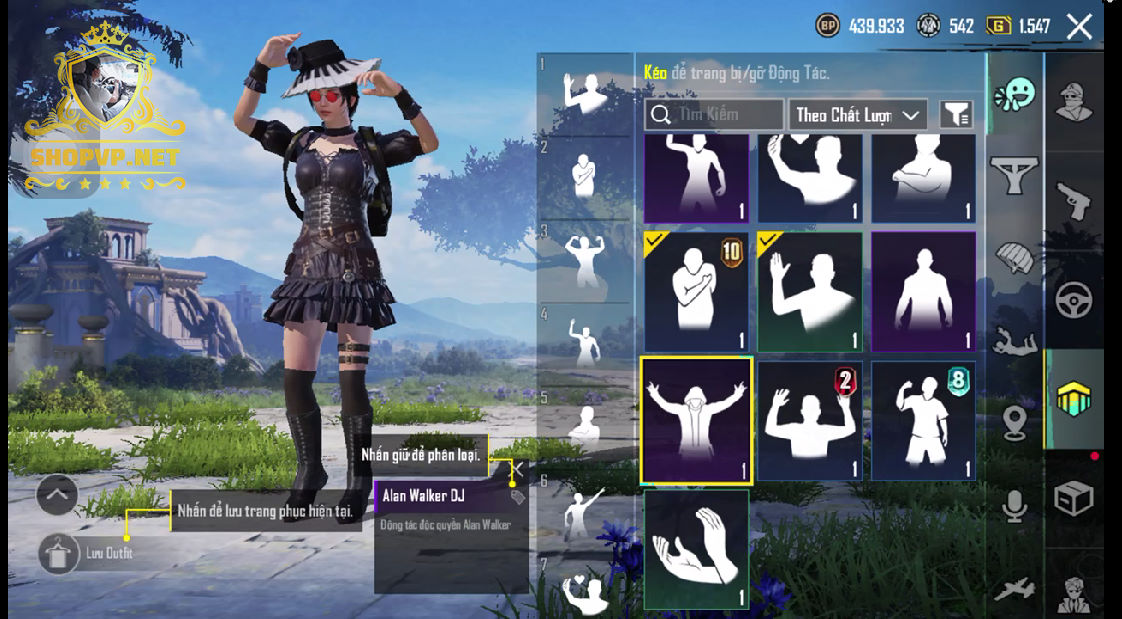Screen dimensions: 1122x619
Task: Close the inventory with the X button
Action: (1079, 27)
